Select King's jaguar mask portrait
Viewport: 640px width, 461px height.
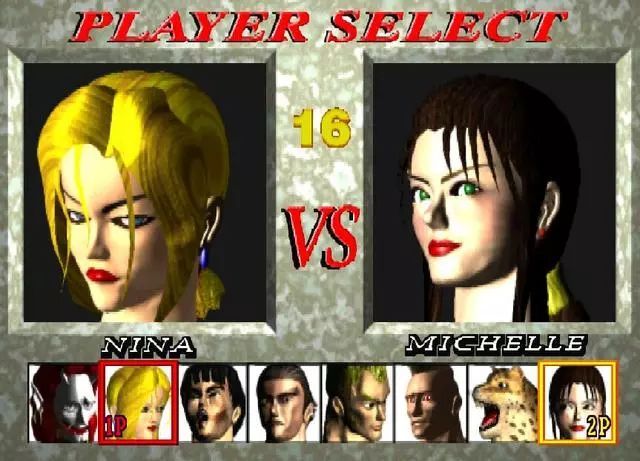coord(503,402)
